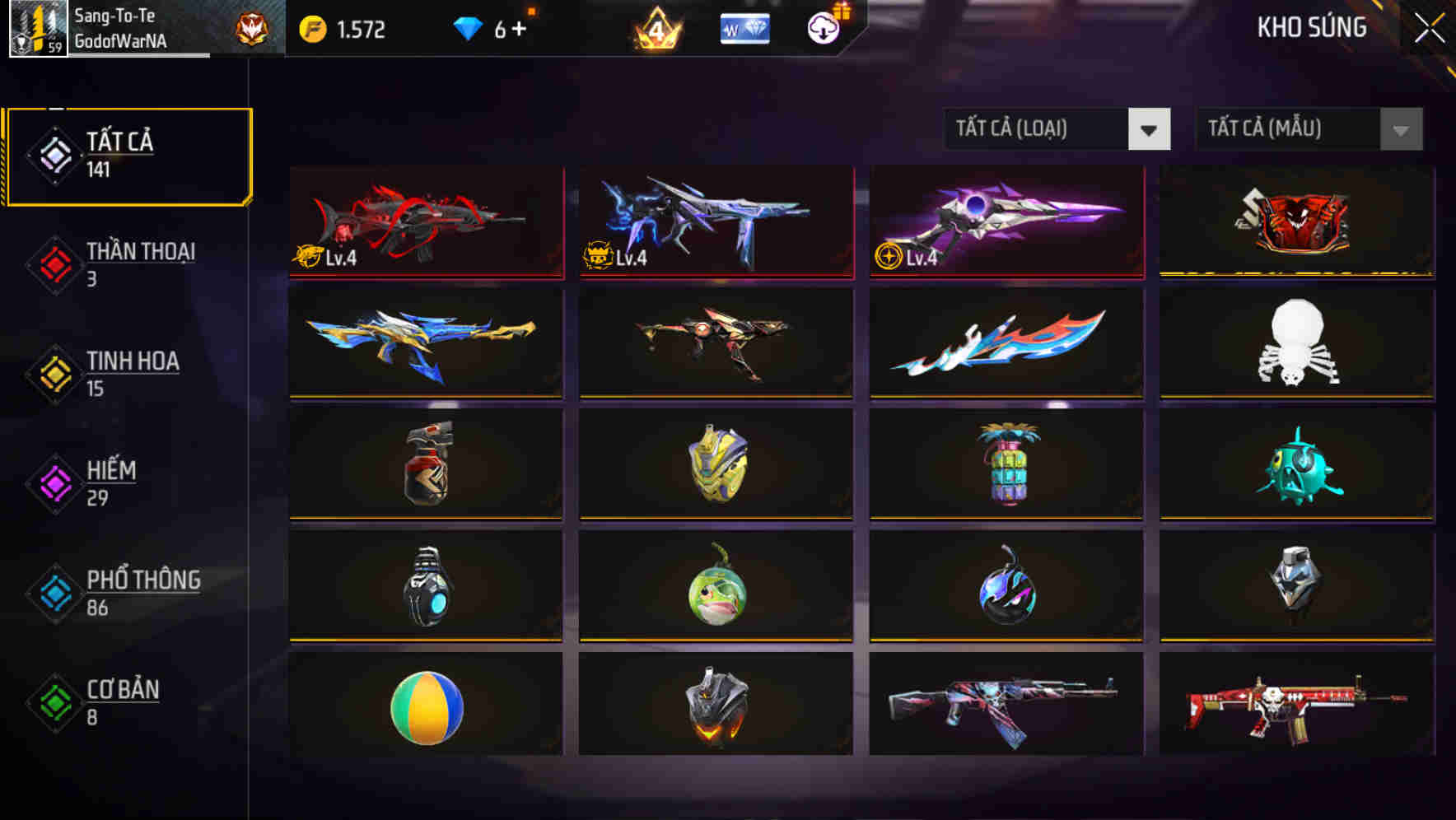Open the cloud download gift icon
This screenshot has height=820, width=1456.
(824, 27)
